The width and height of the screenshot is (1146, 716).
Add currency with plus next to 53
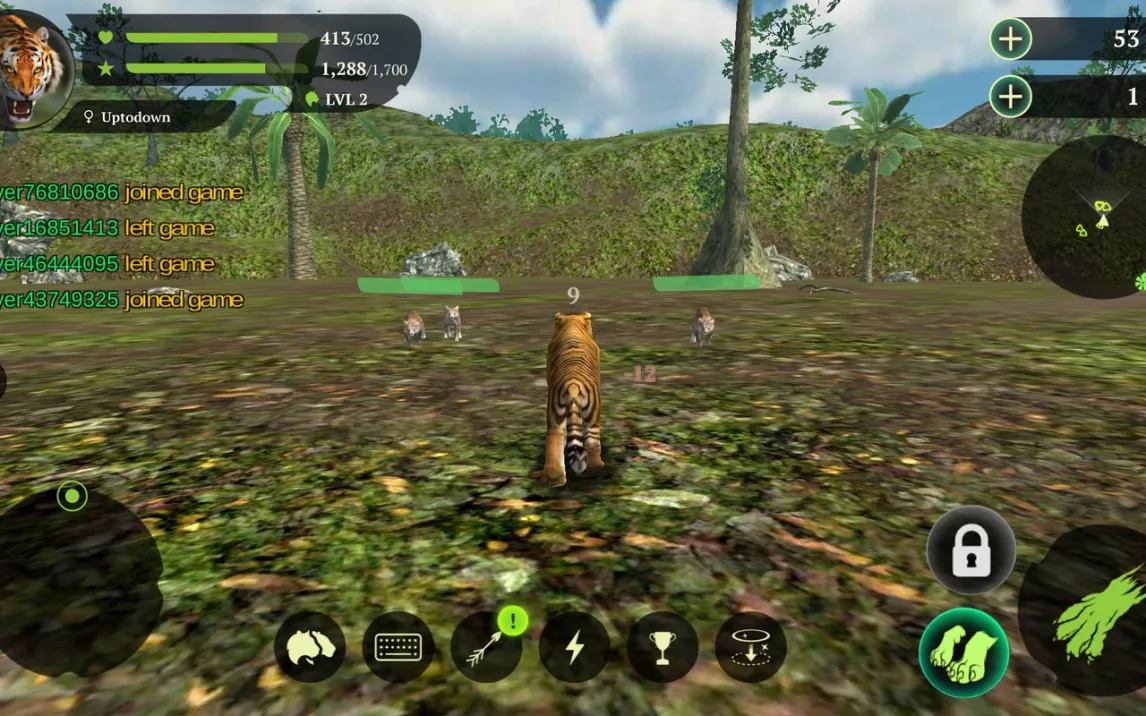[x=1011, y=40]
